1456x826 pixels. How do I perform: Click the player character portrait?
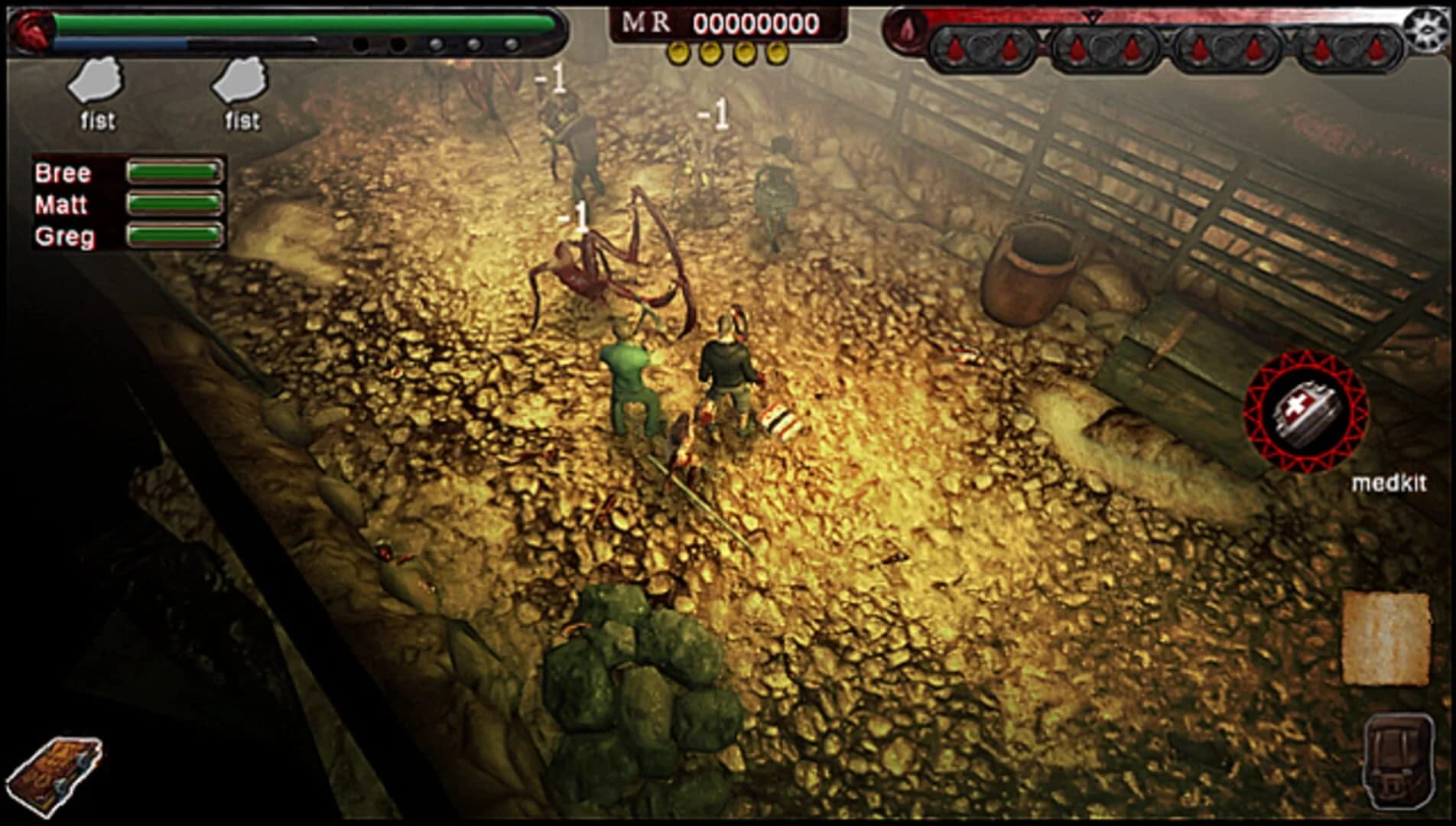31,31
